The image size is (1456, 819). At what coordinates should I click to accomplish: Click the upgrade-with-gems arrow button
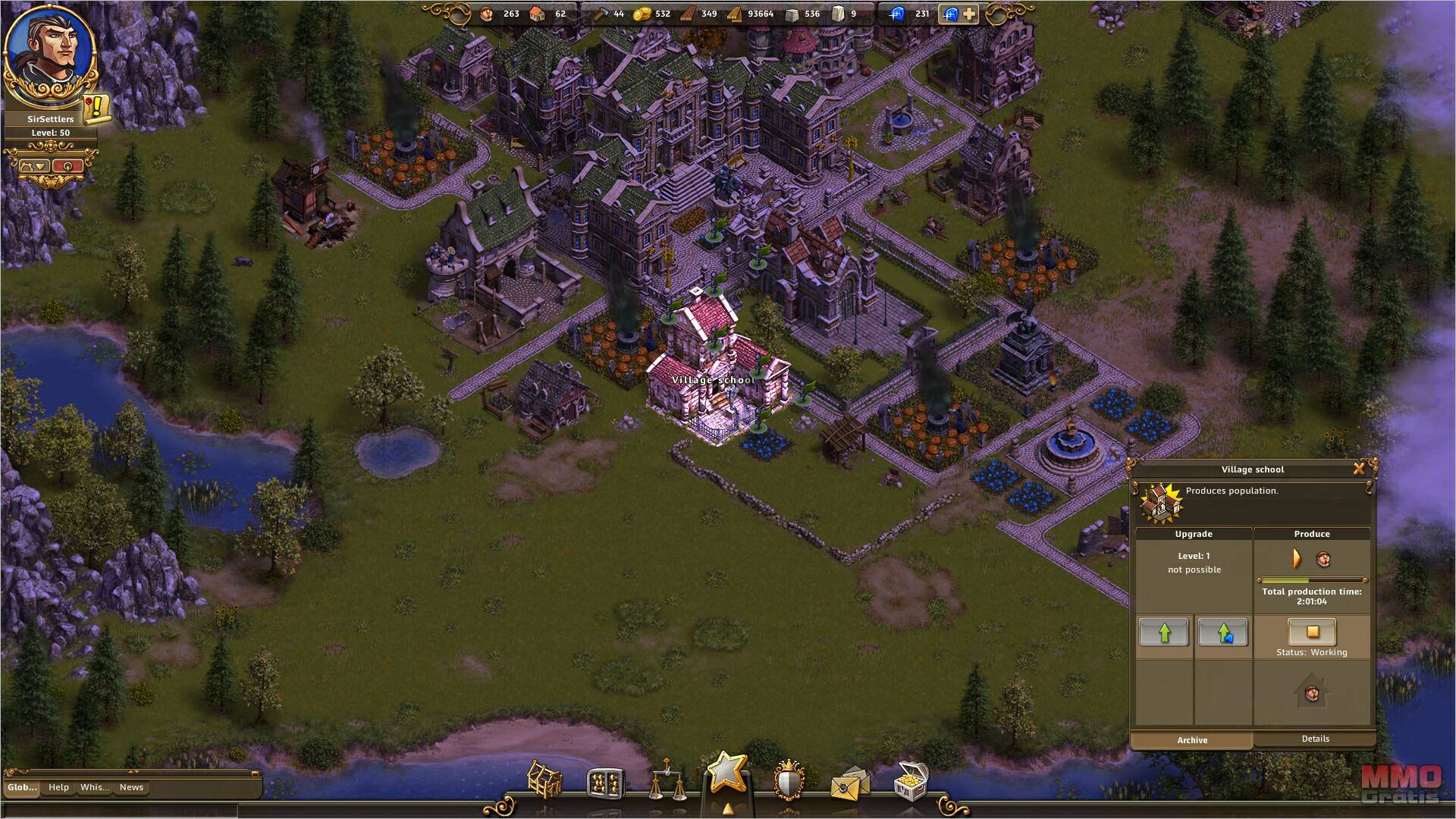point(1222,632)
